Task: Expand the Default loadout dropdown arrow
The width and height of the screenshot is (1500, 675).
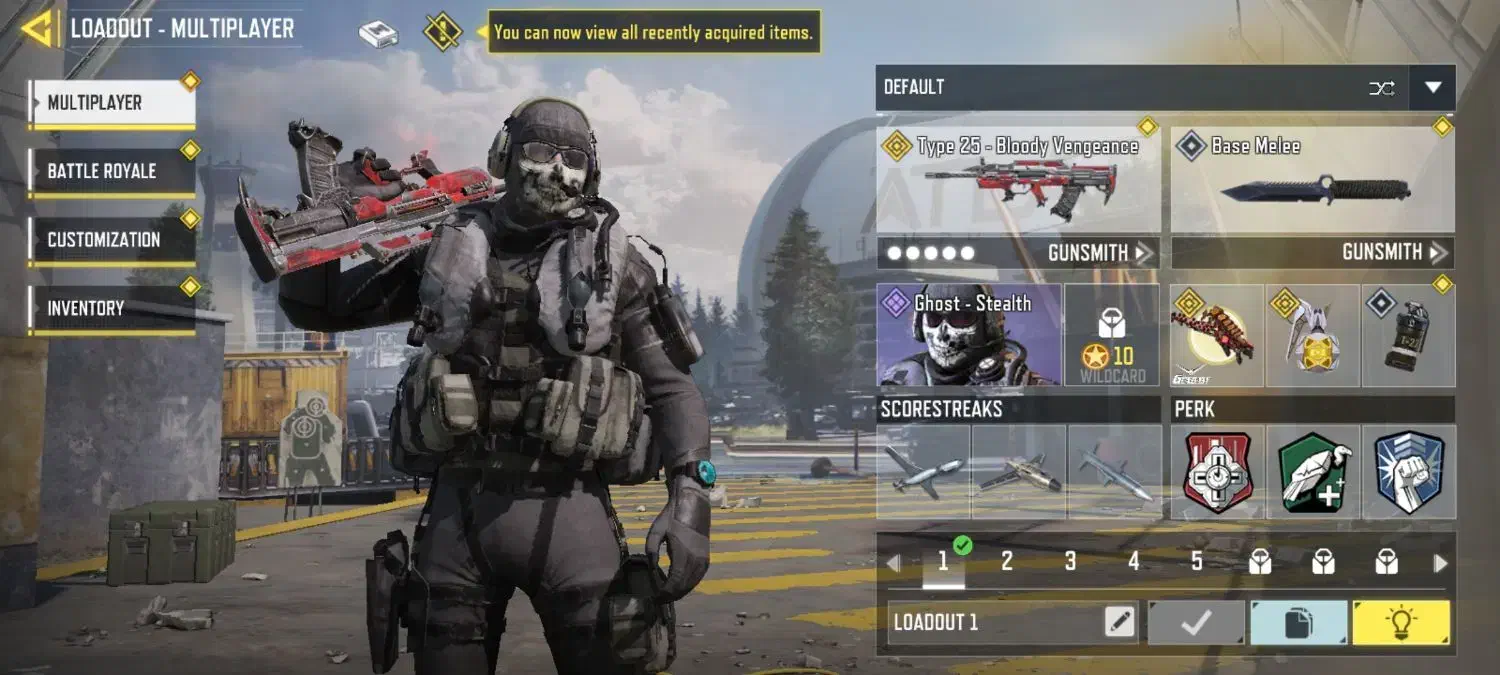Action: point(1432,88)
